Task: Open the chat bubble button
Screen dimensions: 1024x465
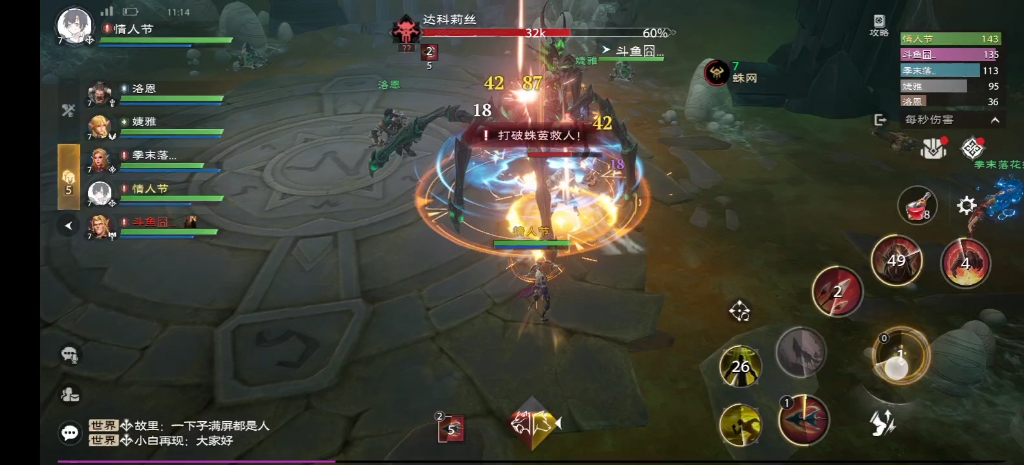Action: [x=70, y=432]
